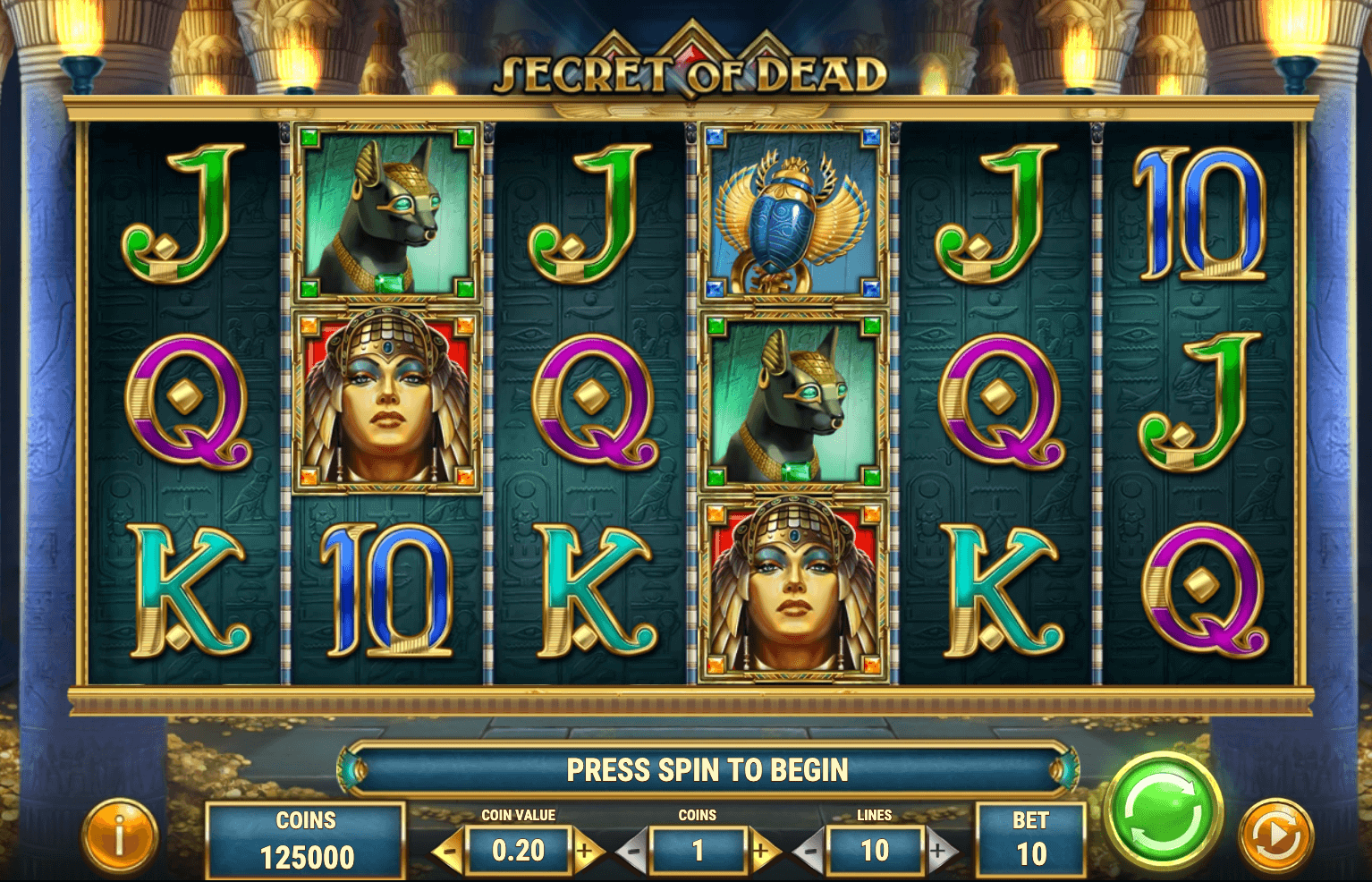Click the Secret of Dead logo
1372x882 pixels.
(x=685, y=70)
